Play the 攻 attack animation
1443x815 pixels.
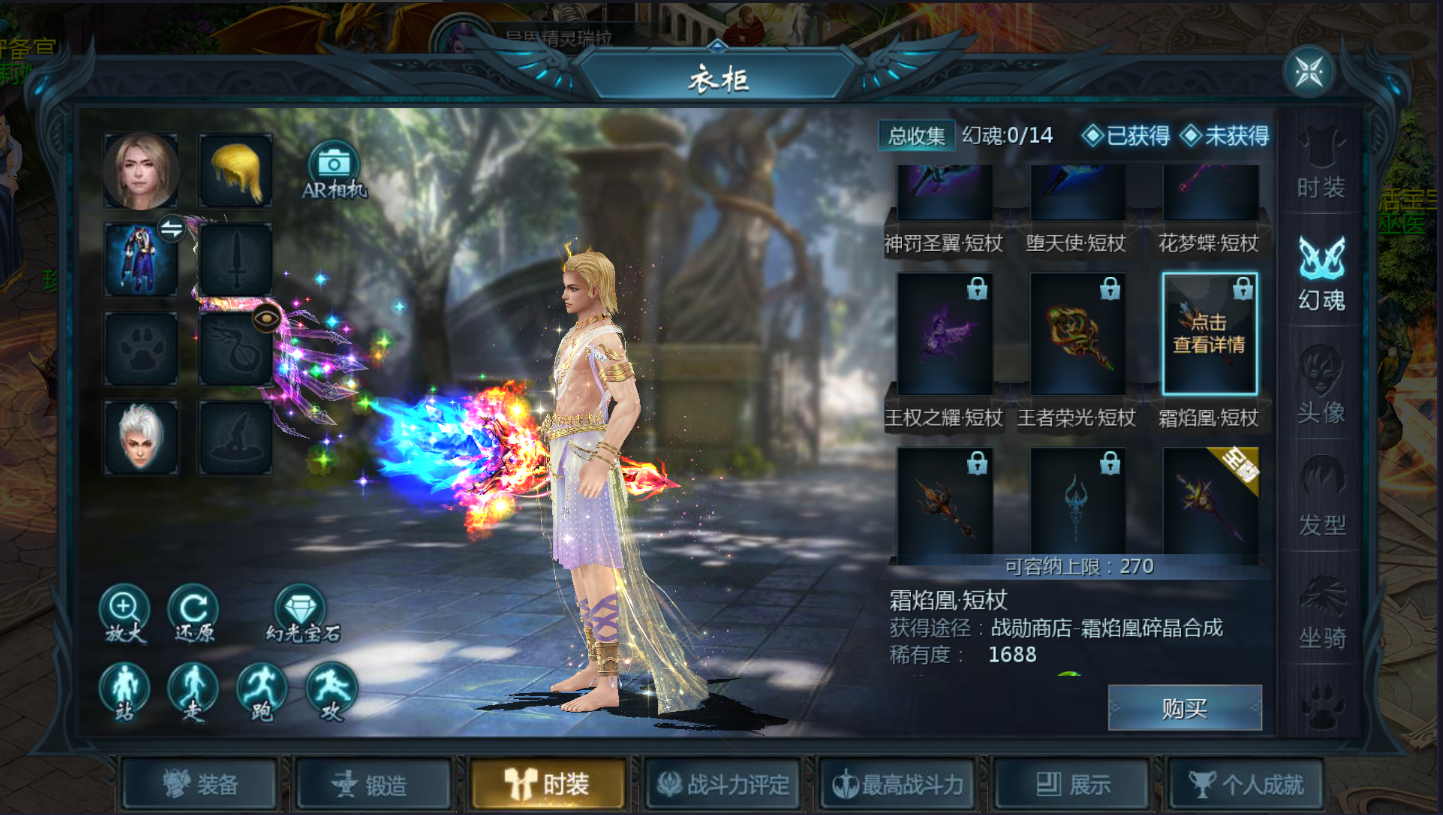[x=331, y=687]
